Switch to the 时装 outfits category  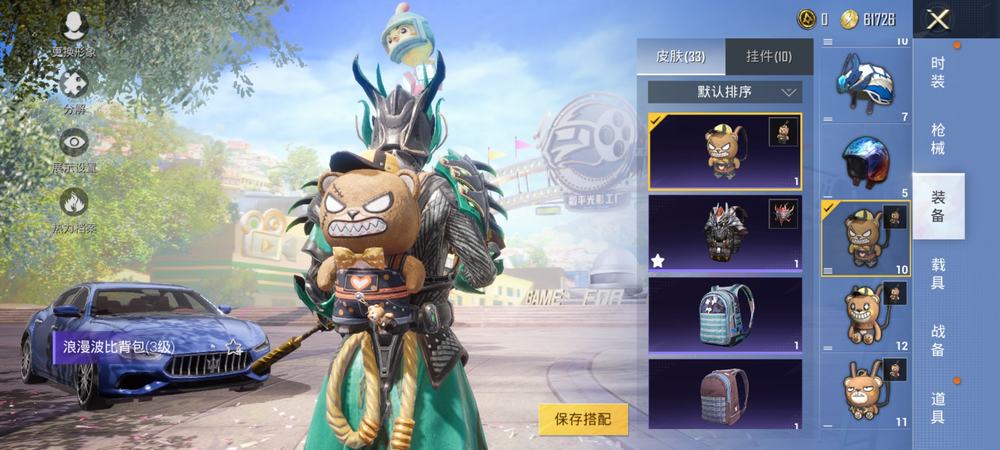938,72
